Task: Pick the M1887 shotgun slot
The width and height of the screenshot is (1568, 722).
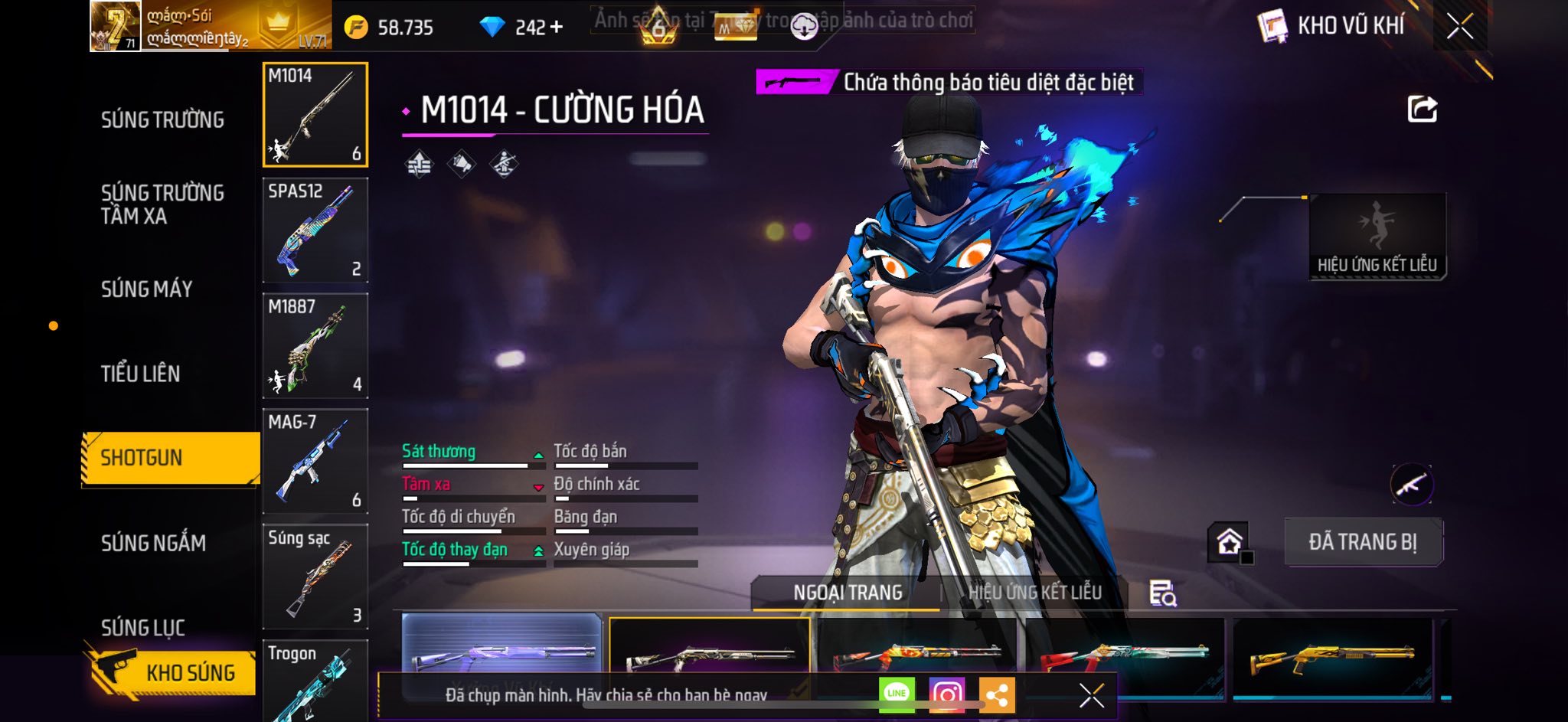Action: click(x=315, y=345)
